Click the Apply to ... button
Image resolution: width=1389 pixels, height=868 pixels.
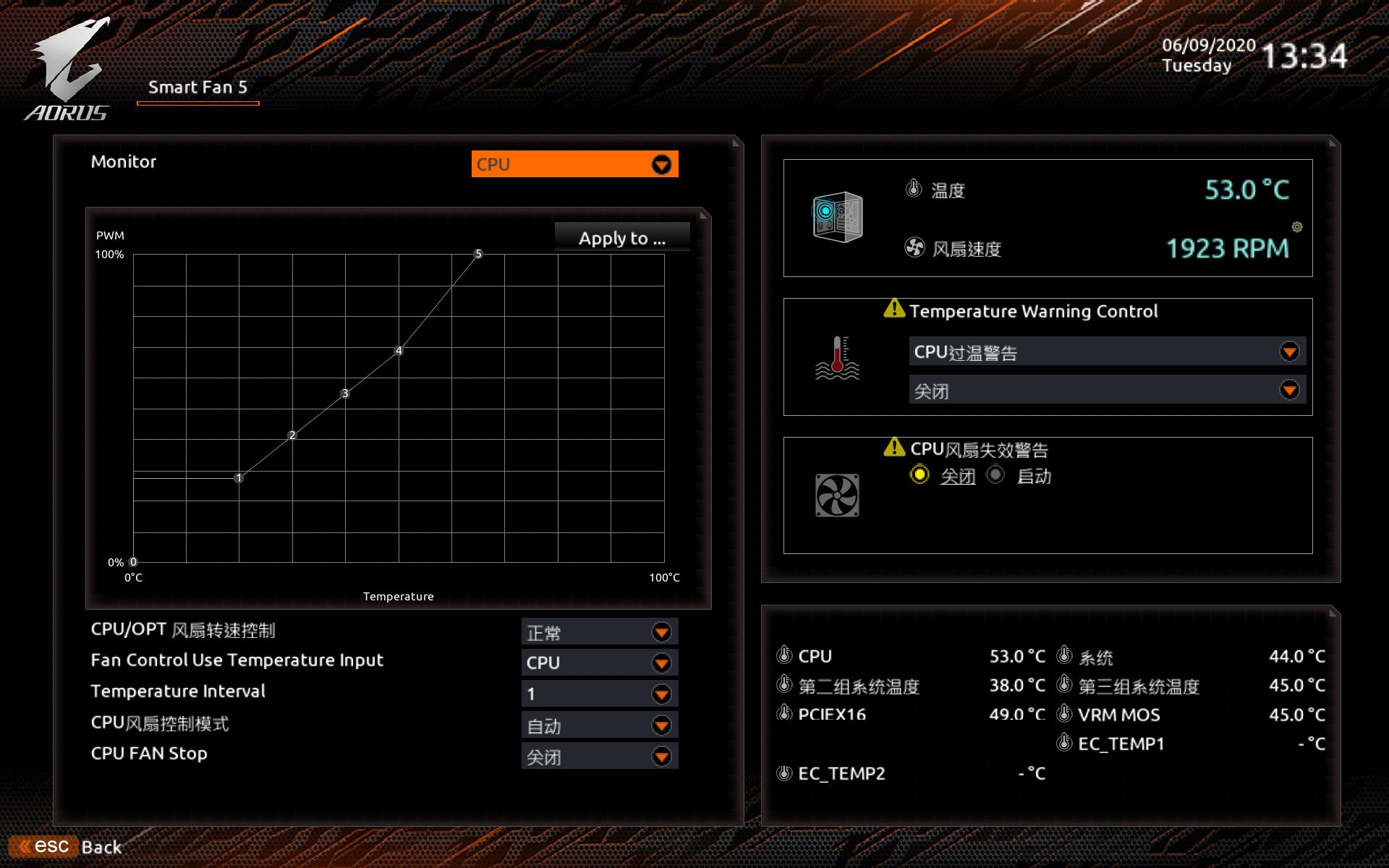pos(622,237)
